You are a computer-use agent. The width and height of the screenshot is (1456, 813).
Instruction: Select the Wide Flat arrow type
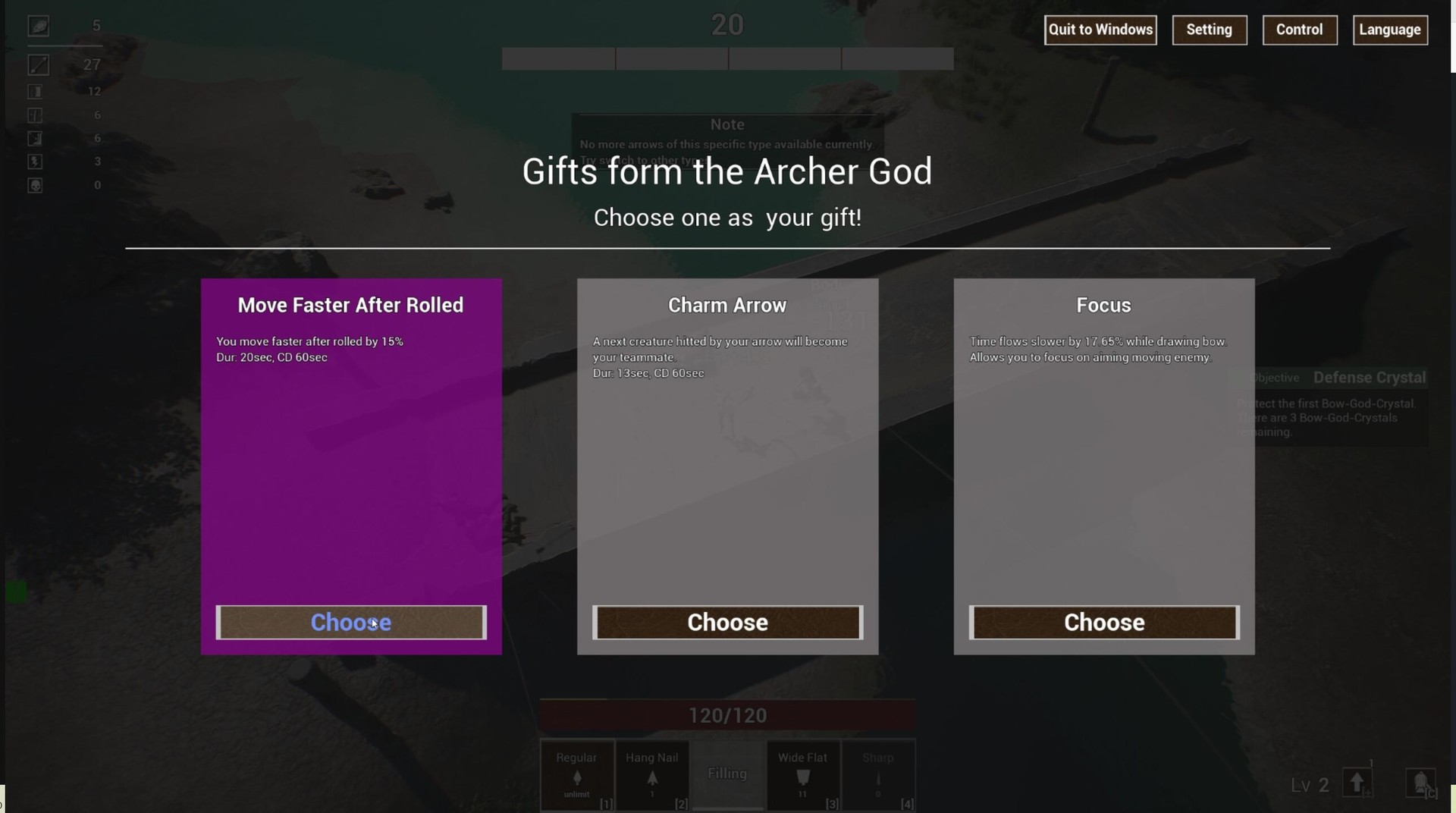(803, 775)
